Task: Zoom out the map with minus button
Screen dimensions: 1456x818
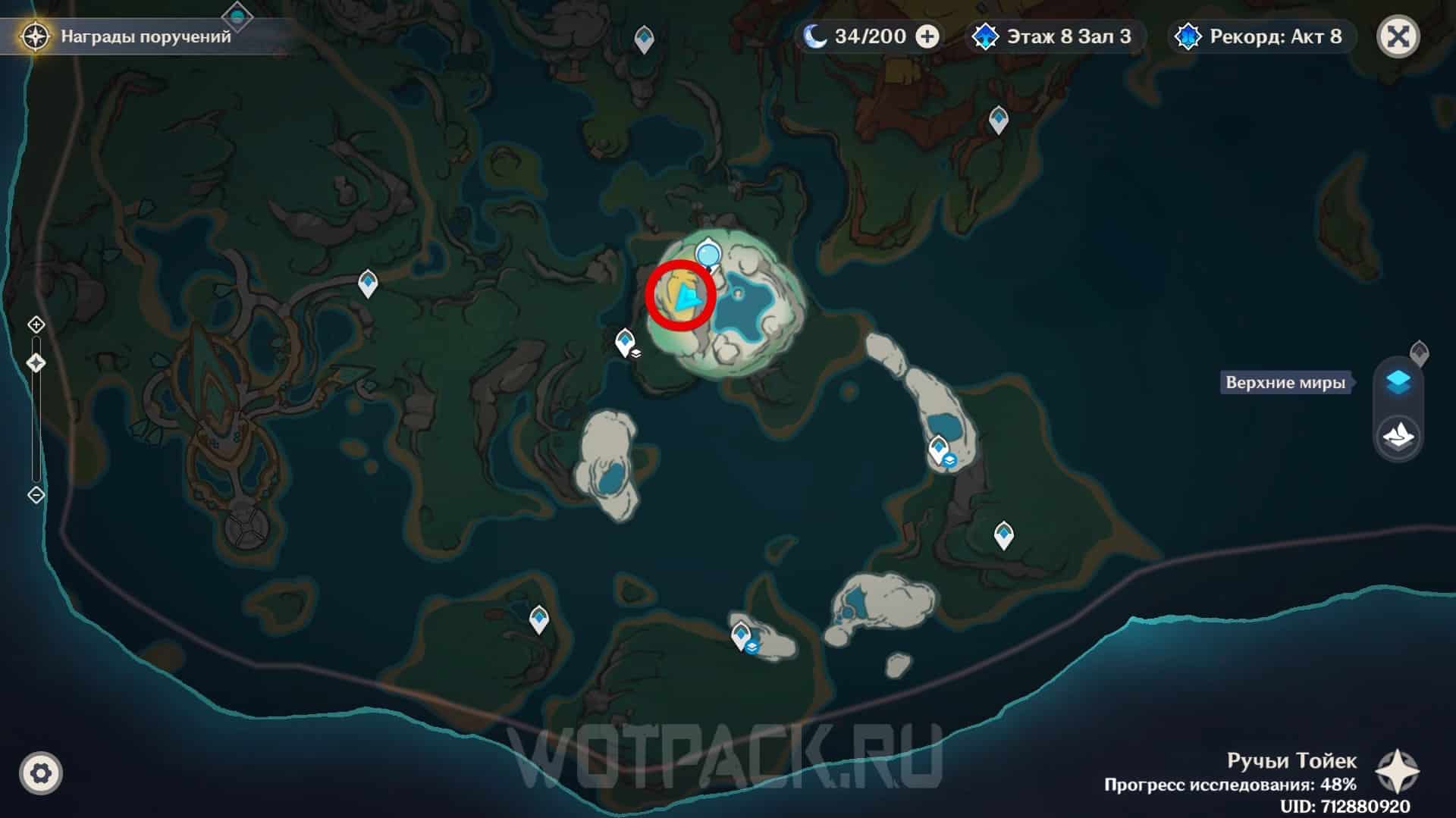Action: [x=36, y=495]
